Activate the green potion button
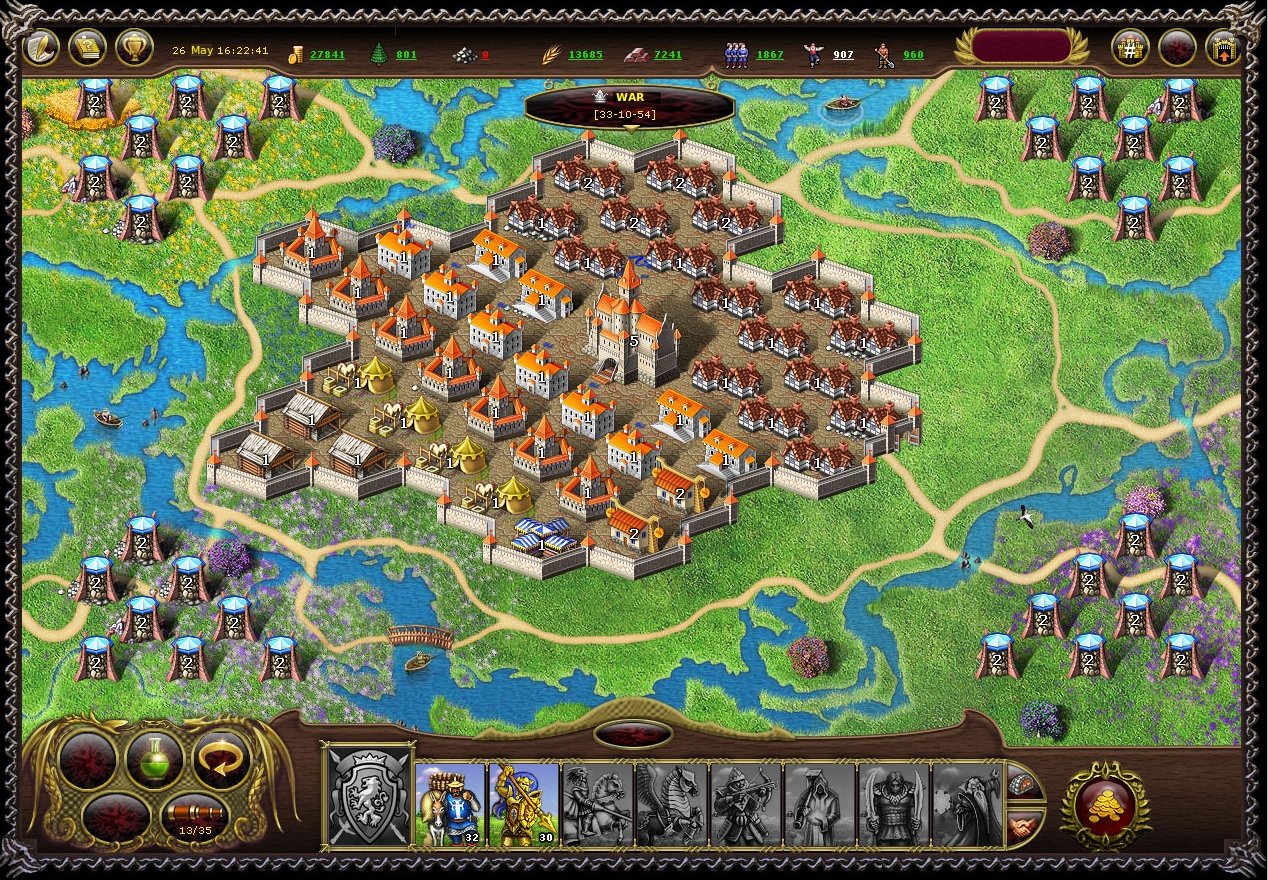This screenshot has width=1268, height=880. [154, 761]
